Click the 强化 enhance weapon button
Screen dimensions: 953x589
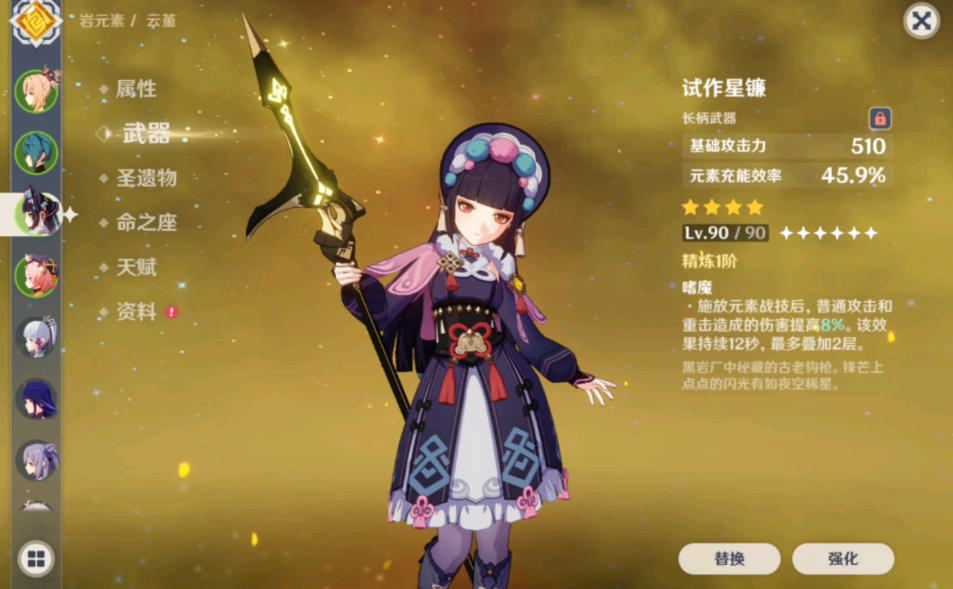842,559
